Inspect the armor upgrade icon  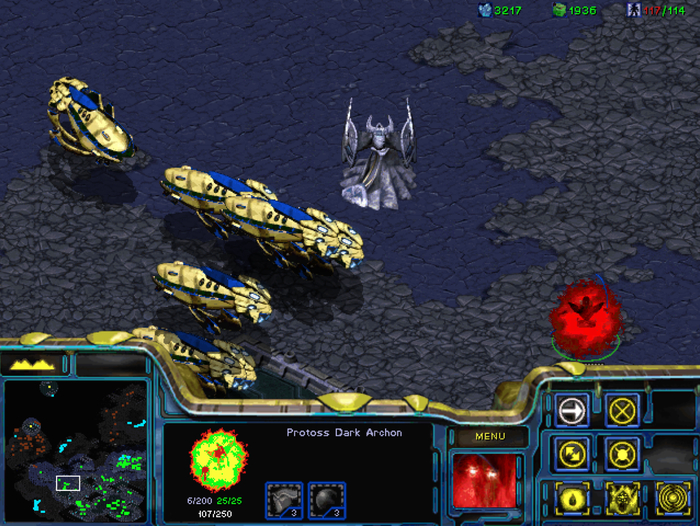pyautogui.click(x=284, y=498)
